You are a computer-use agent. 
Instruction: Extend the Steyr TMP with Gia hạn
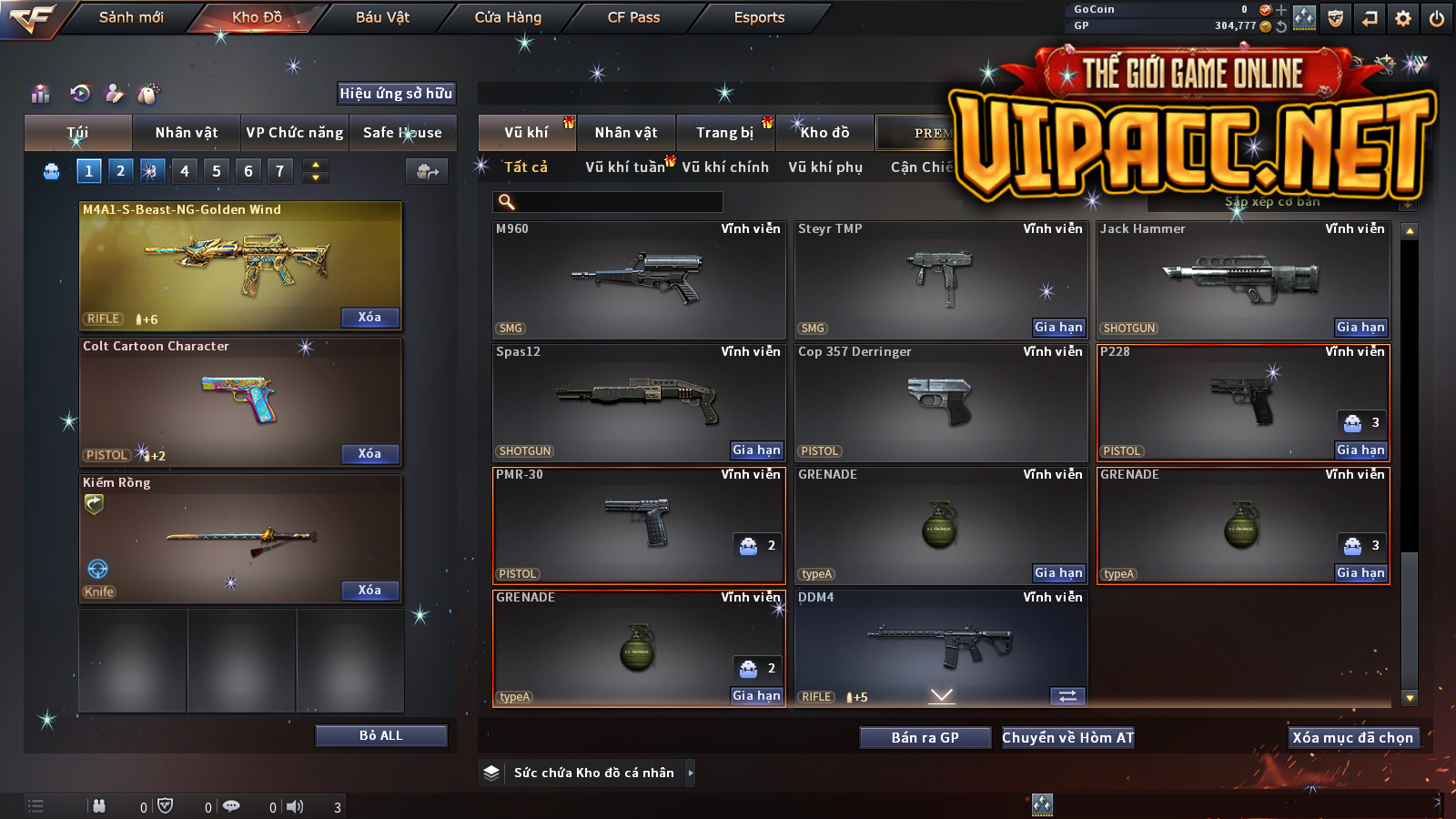[x=1058, y=328]
